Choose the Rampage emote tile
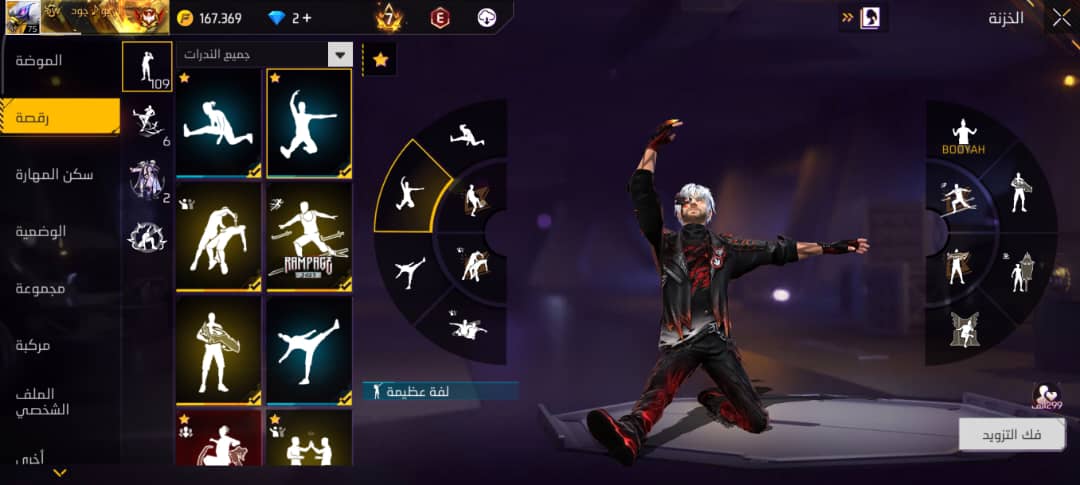 309,237
